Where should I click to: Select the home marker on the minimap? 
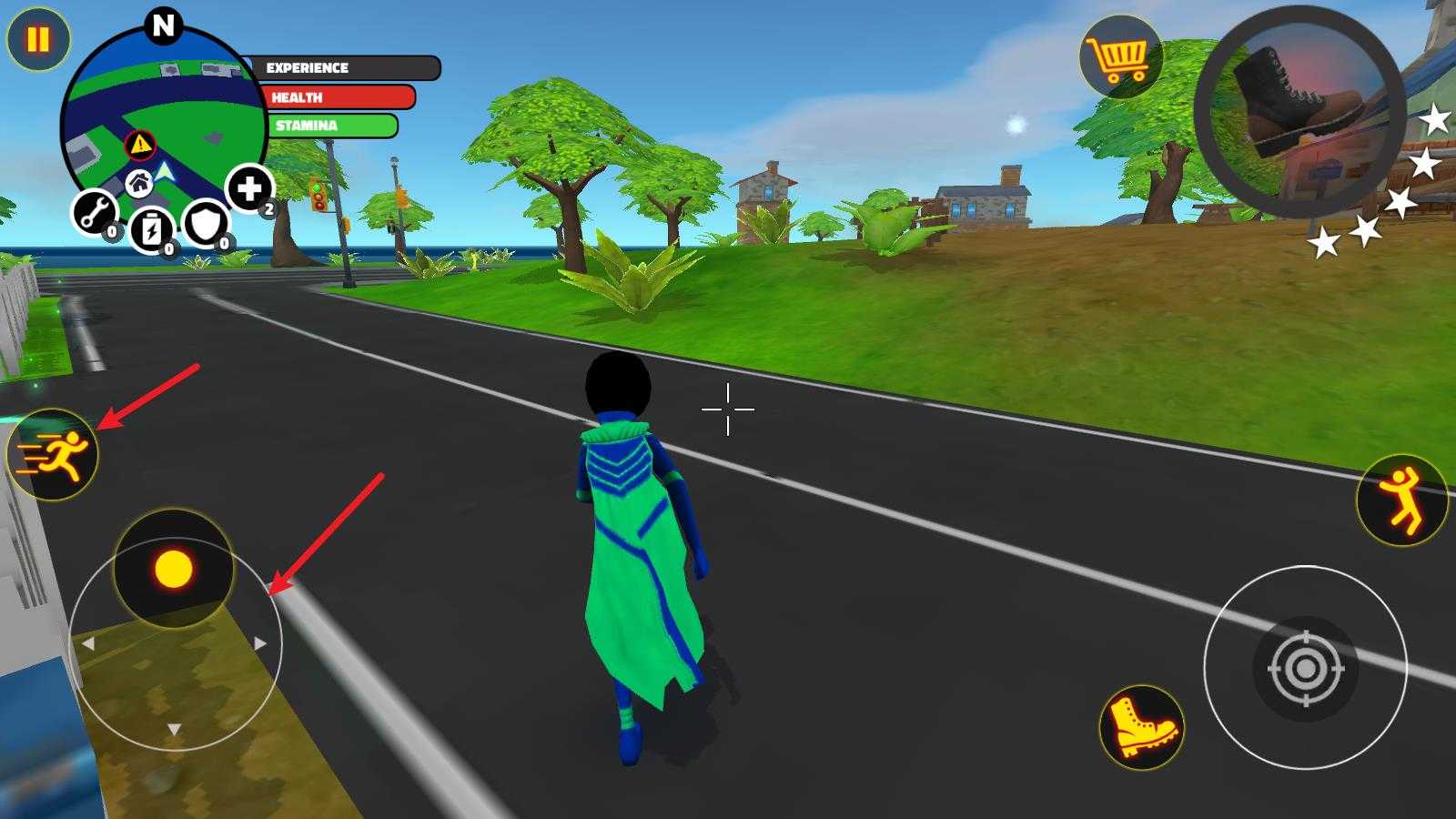139,185
